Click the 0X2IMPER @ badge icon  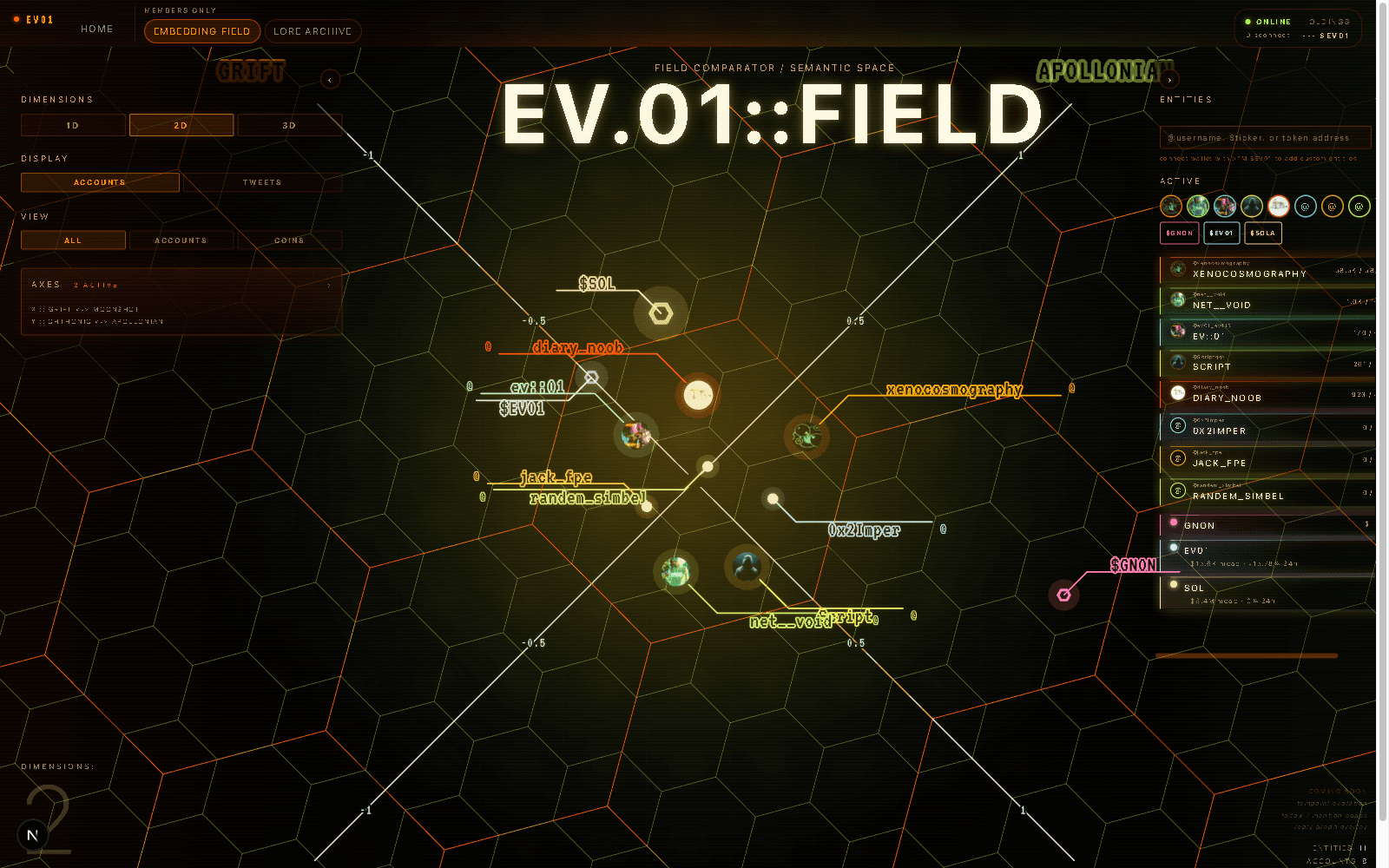(1178, 426)
